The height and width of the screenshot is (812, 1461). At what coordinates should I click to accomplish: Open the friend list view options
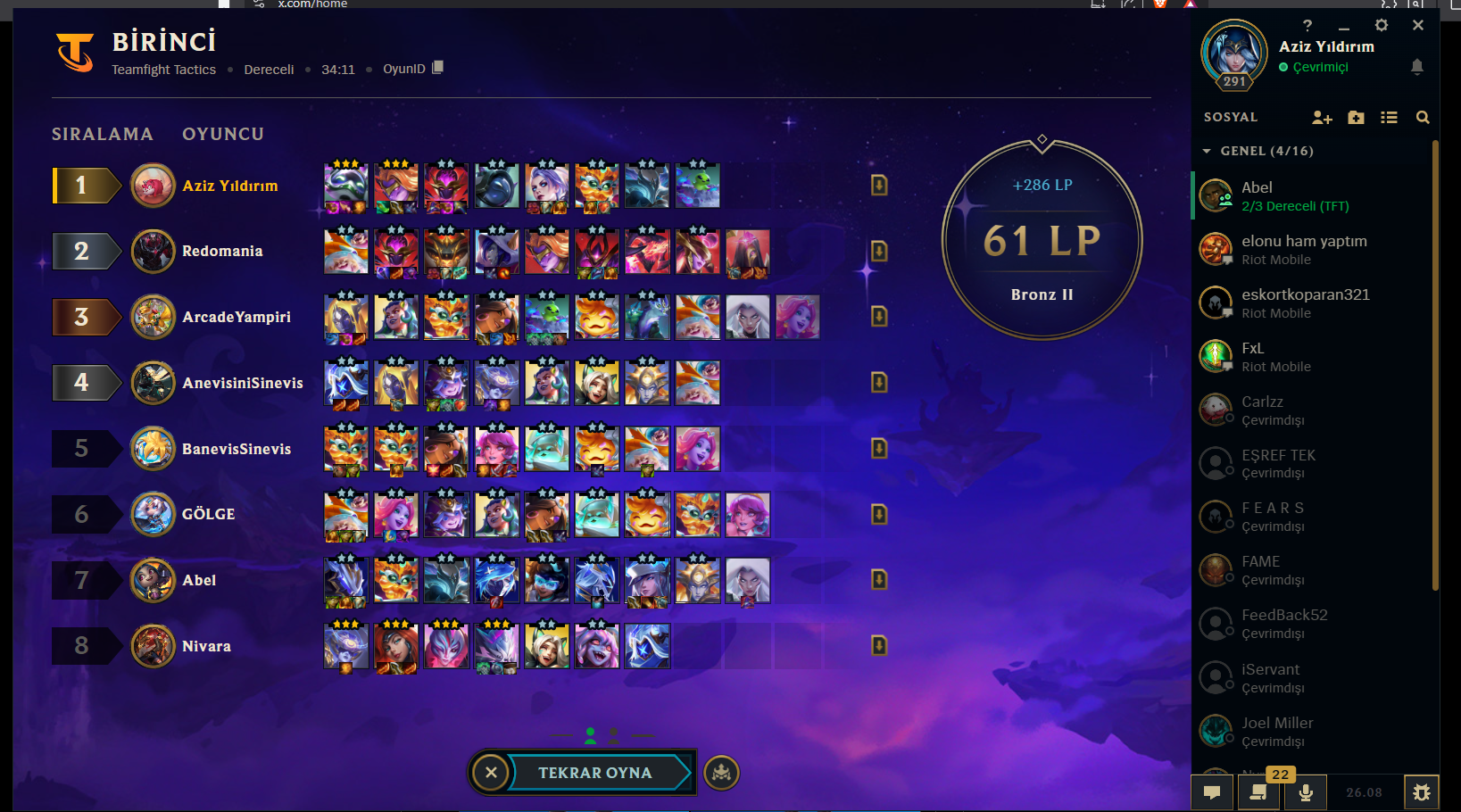click(1389, 117)
